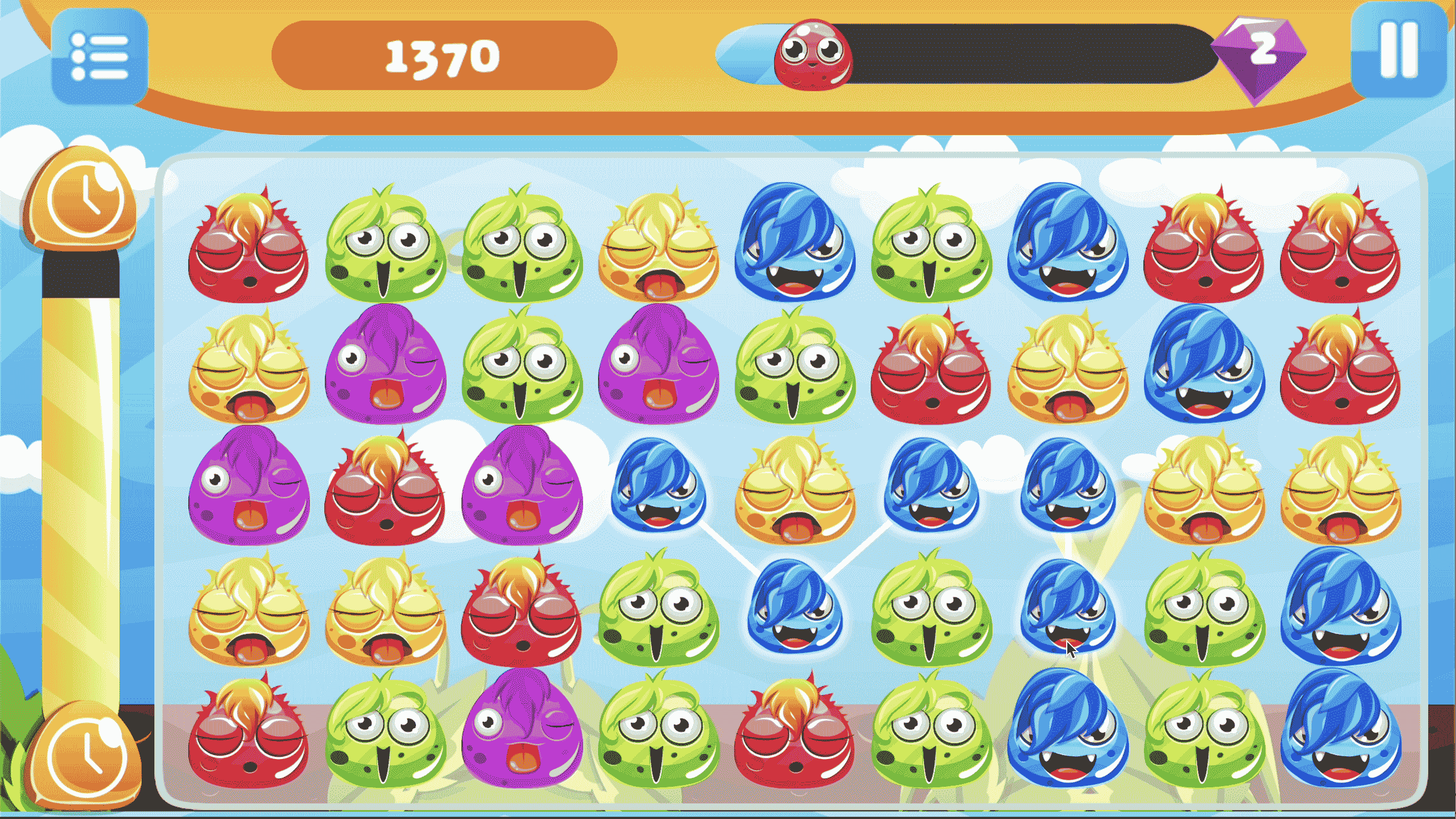Select the purple jelly in the bottom row

521,730
